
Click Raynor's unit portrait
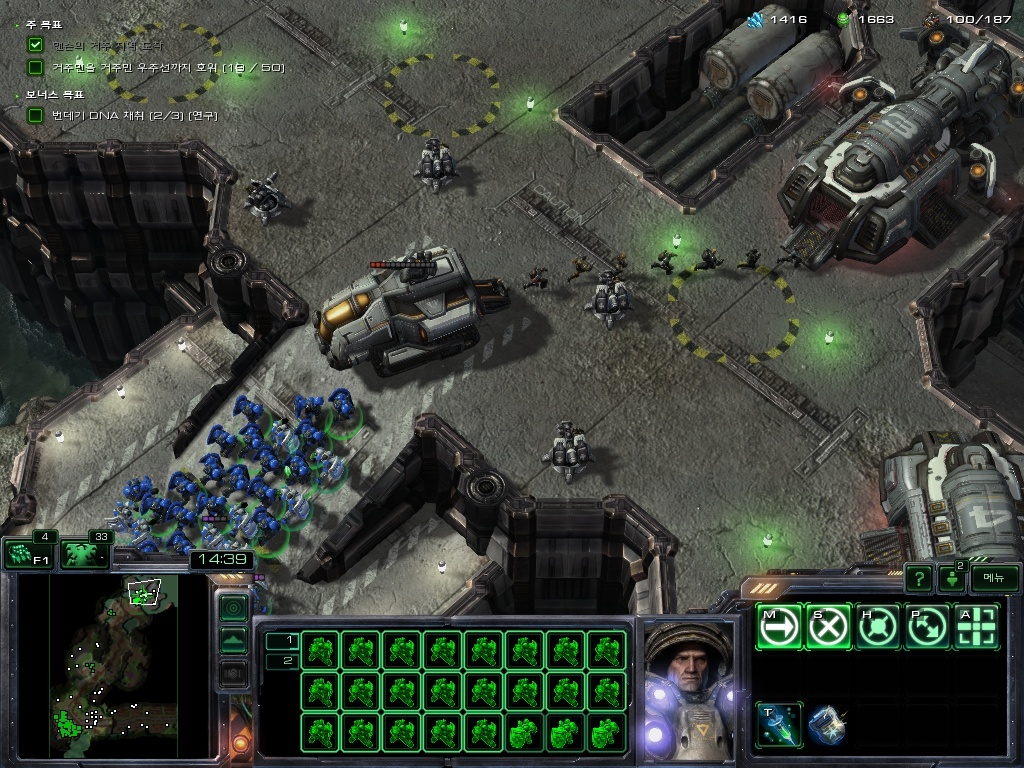[687, 690]
